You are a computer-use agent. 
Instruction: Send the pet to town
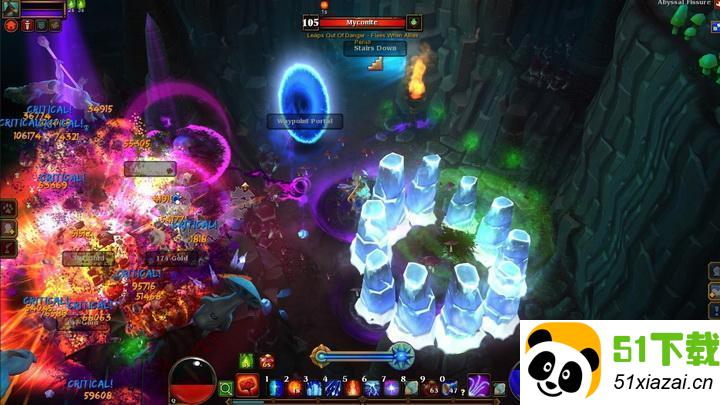pyautogui.click(x=11, y=24)
